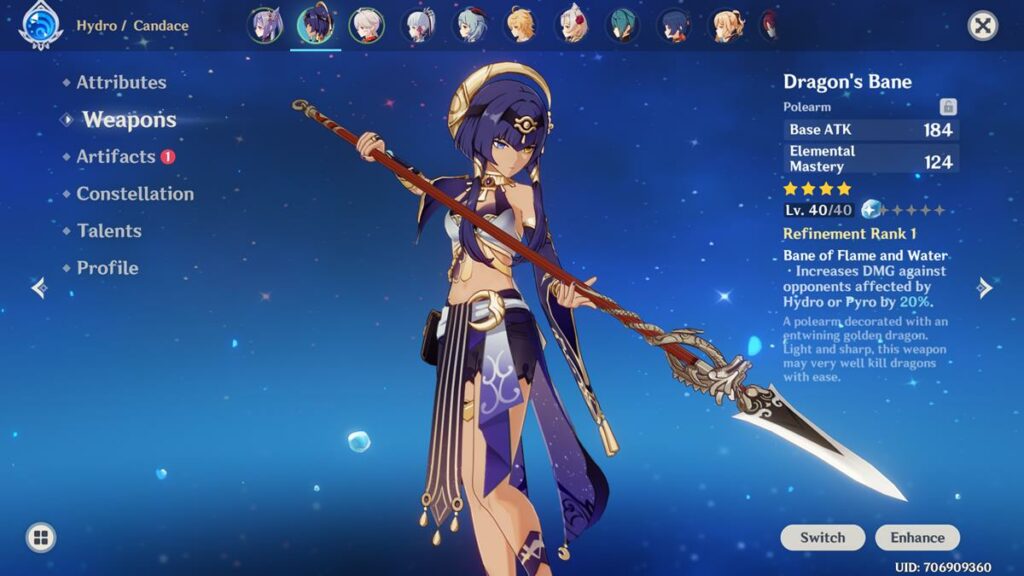
Task: Toggle the weapon lock icon
Action: (x=948, y=107)
